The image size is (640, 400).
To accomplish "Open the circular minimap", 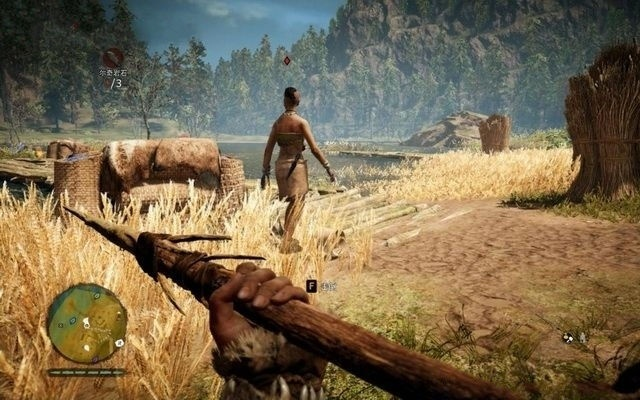I will tap(87, 323).
